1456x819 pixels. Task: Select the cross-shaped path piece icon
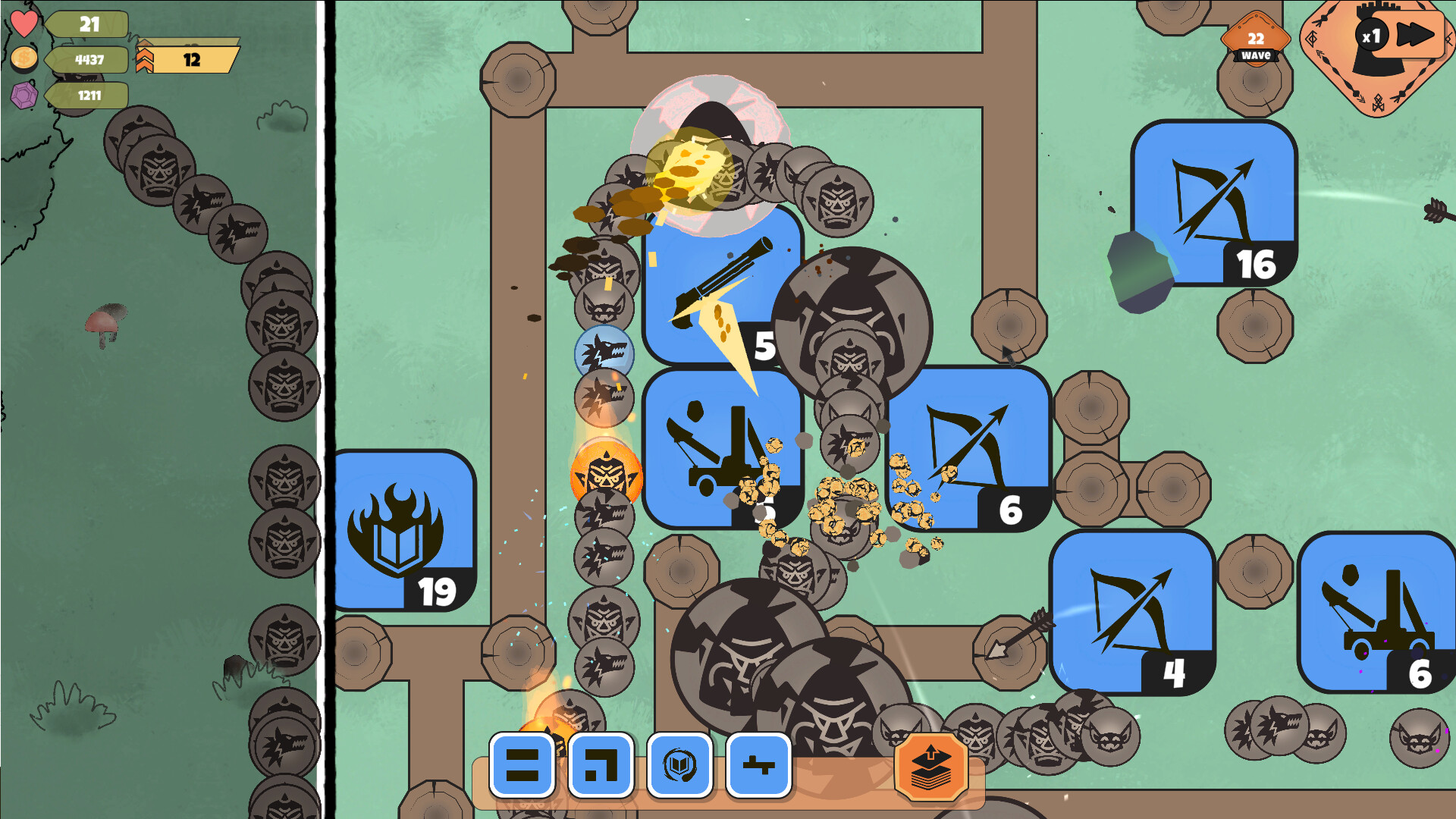758,766
